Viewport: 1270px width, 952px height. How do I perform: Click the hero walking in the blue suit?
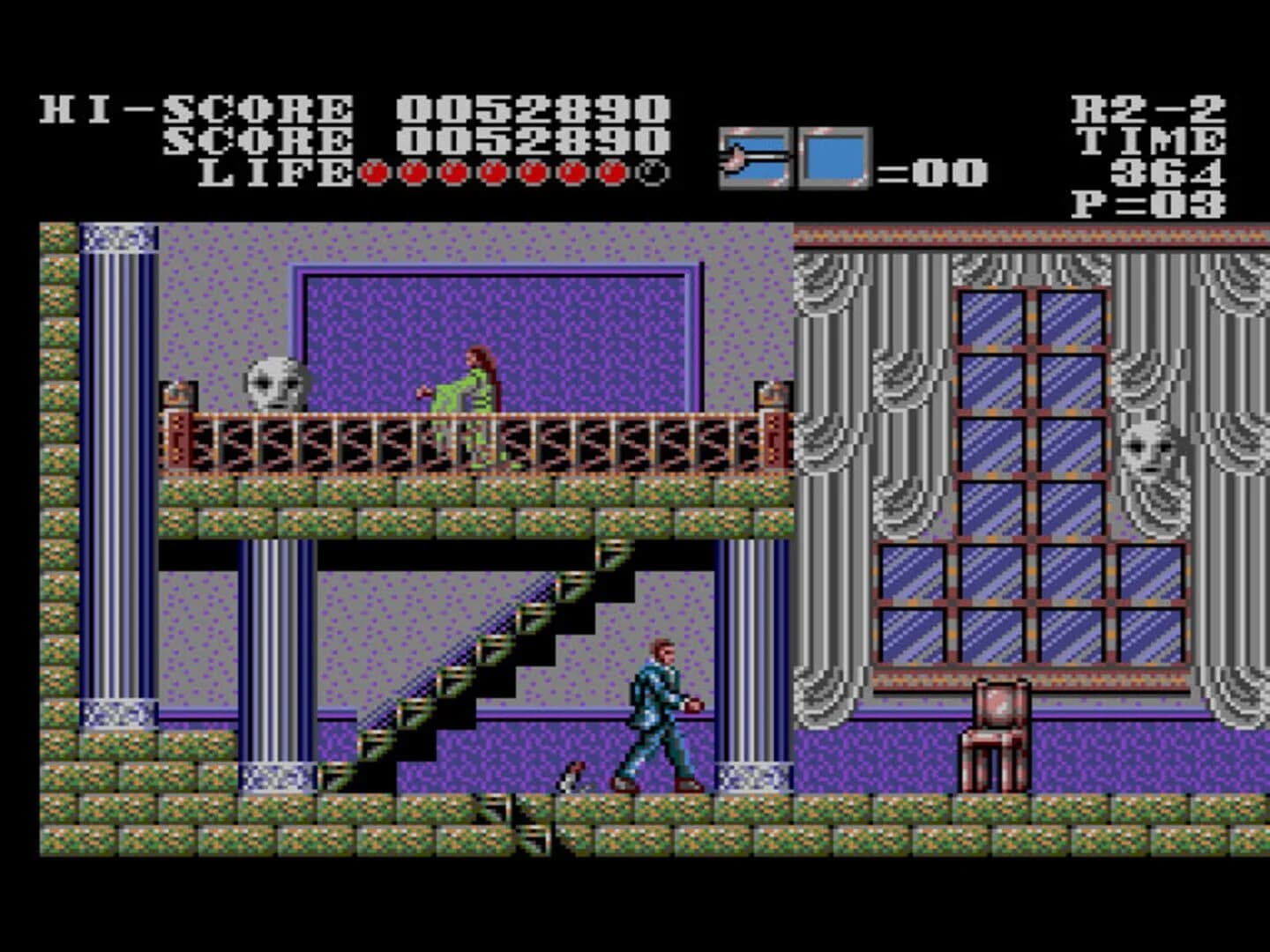(x=657, y=714)
